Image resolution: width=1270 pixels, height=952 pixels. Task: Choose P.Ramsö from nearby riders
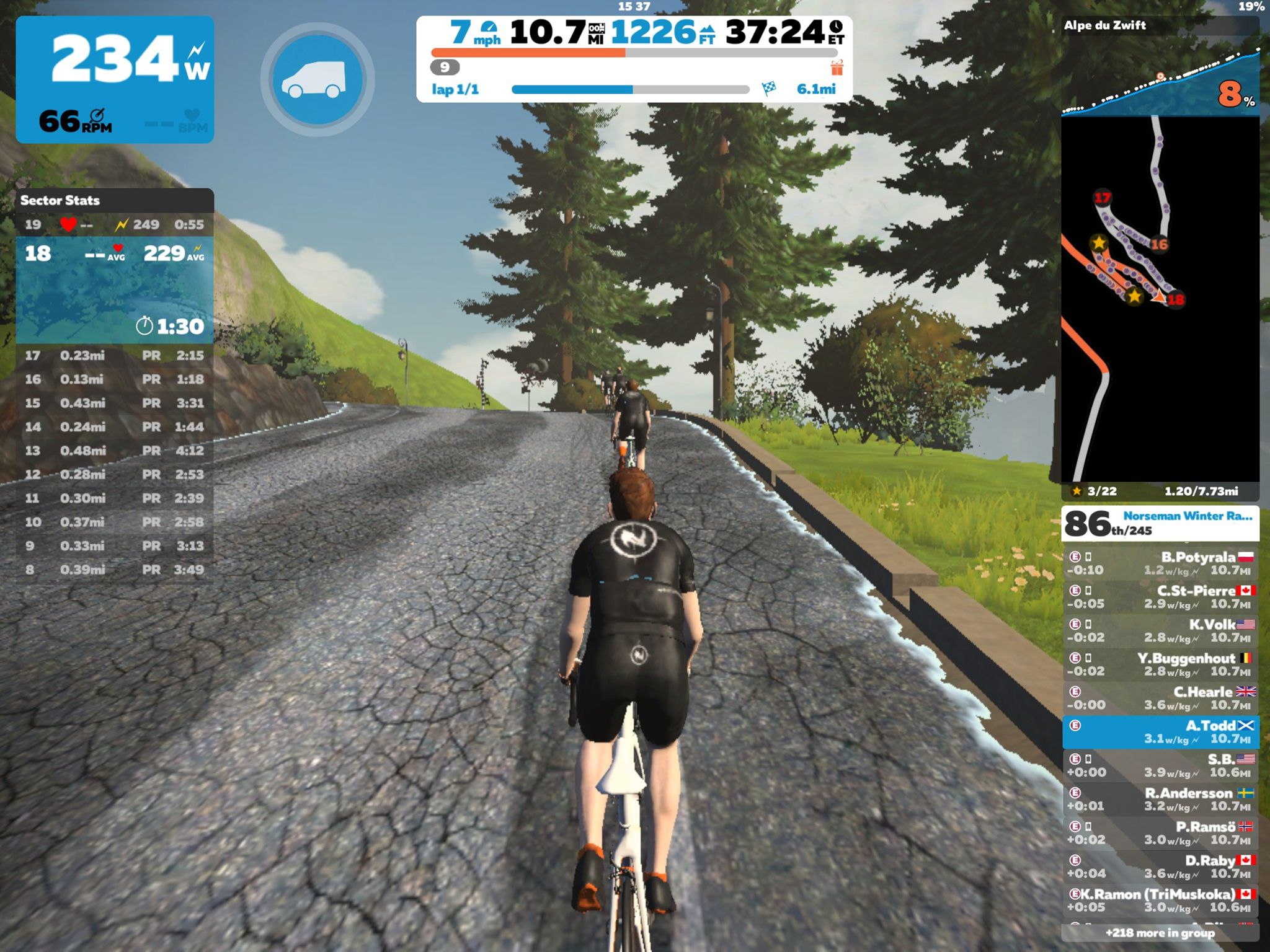pos(1160,833)
